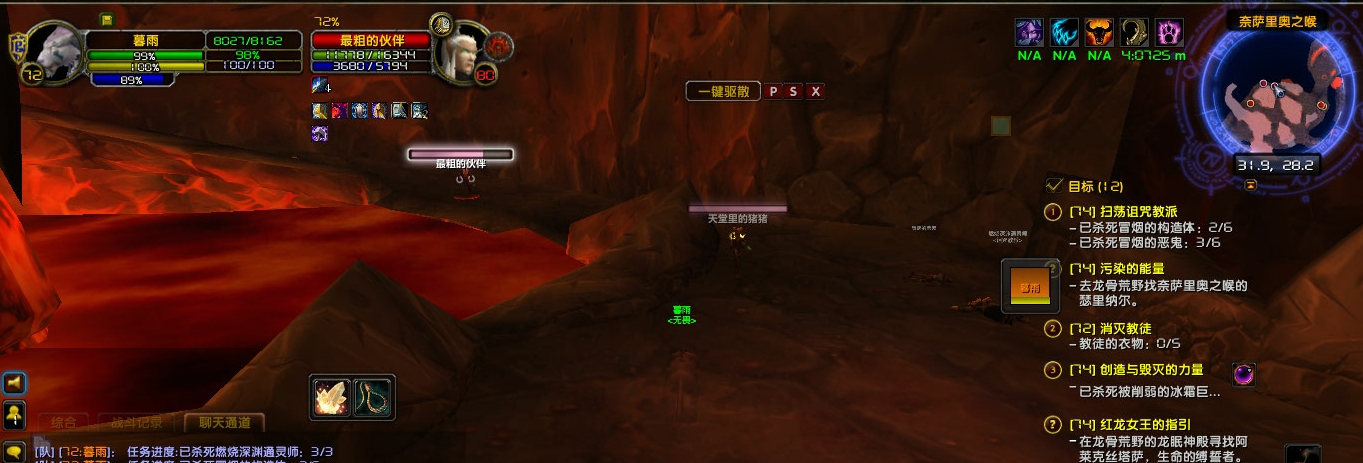Toggle the 目标 objectives tracker checkbox
Screen dimensions: 1363x463
point(1054,185)
